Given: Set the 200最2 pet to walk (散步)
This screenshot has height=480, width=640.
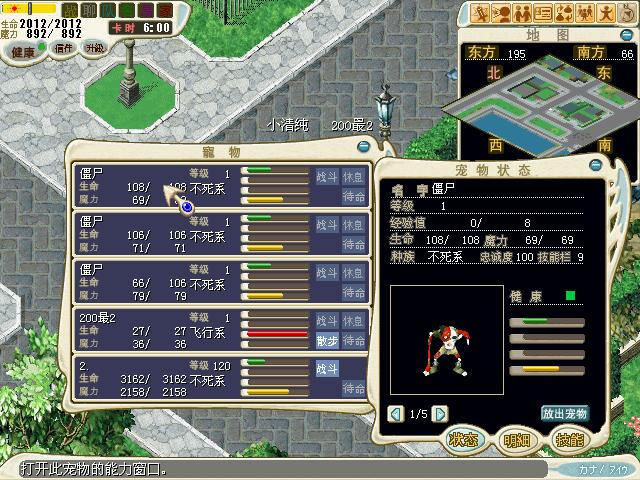Looking at the screenshot, I should [327, 340].
